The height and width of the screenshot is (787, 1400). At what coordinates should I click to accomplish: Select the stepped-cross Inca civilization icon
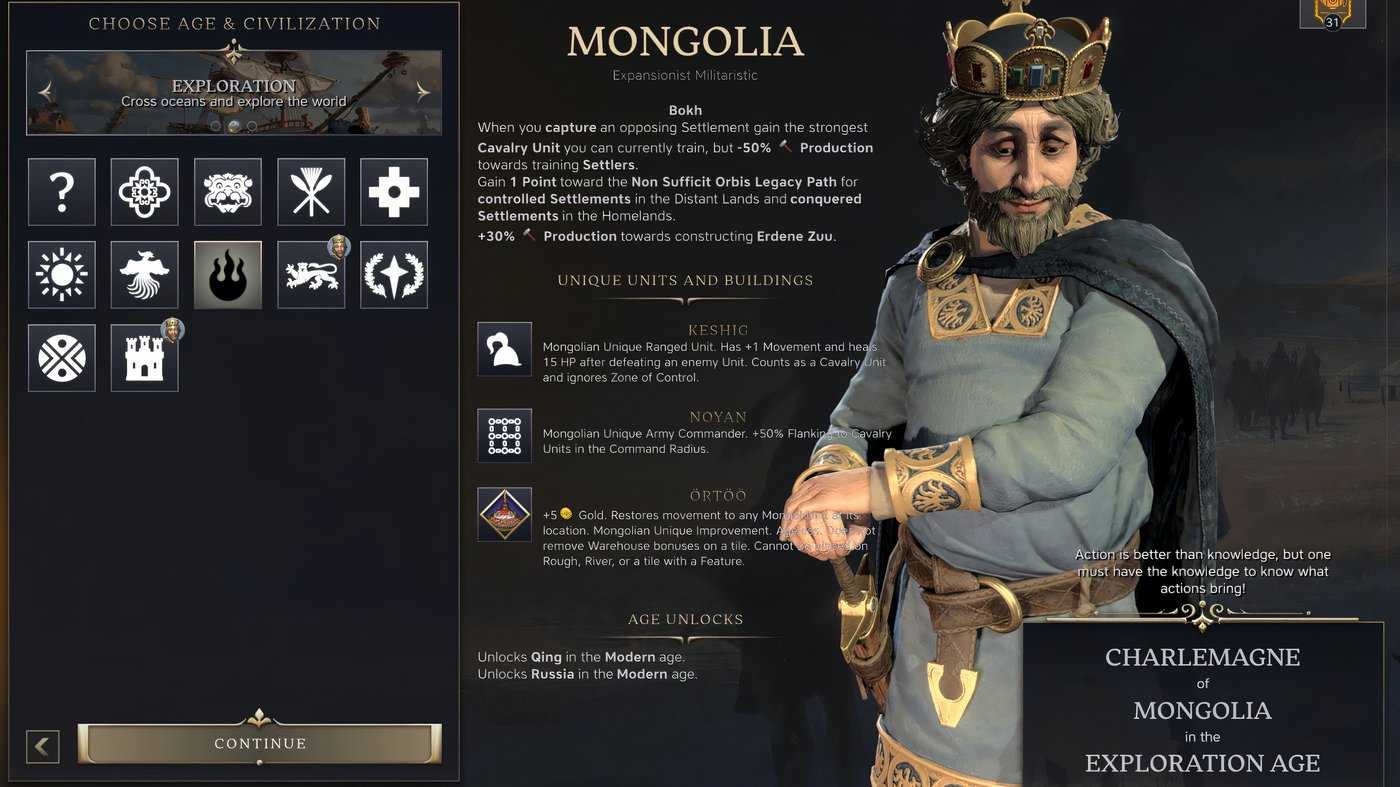[x=394, y=191]
